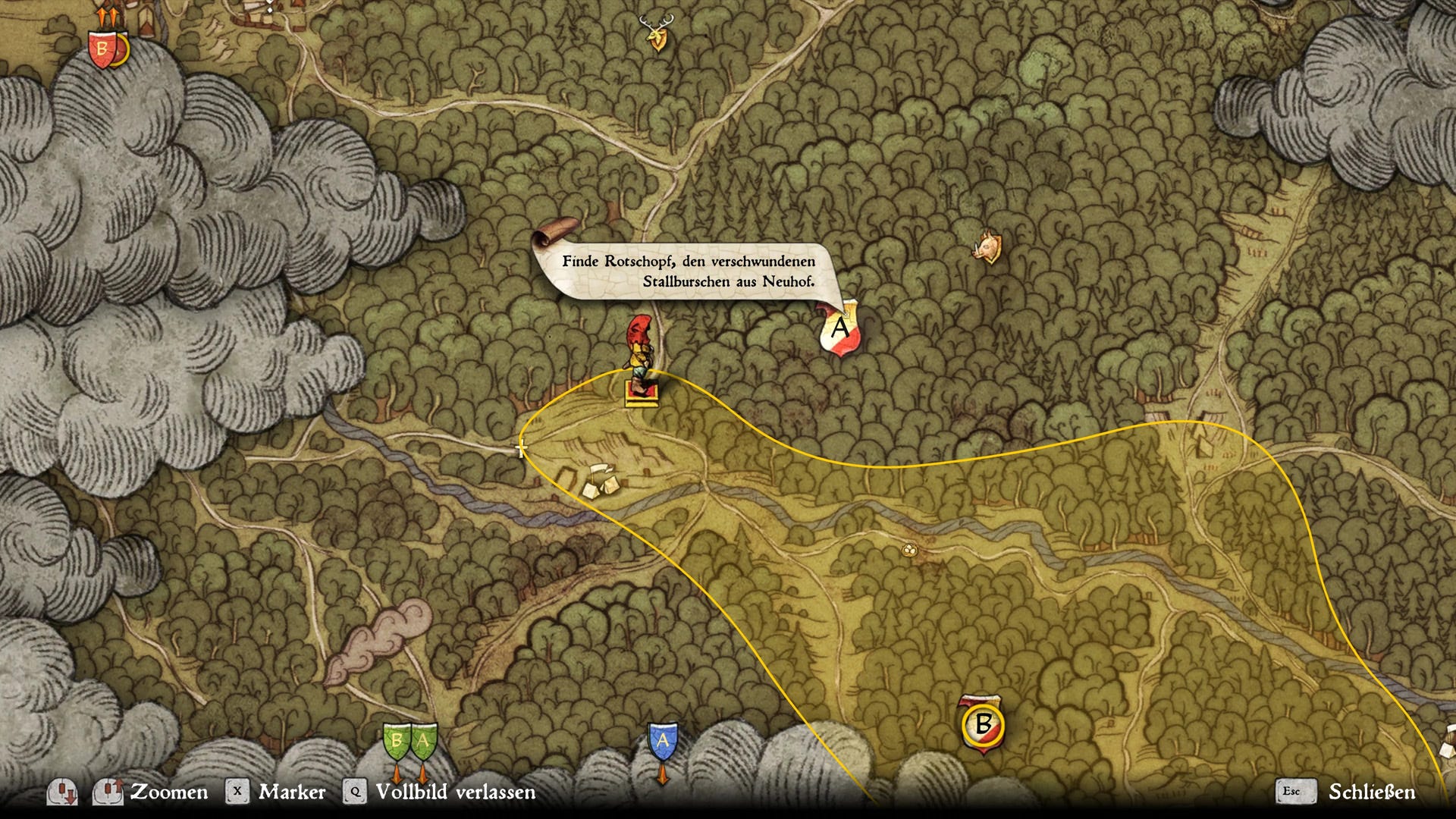Select the red shield B marker

(x=102, y=50)
